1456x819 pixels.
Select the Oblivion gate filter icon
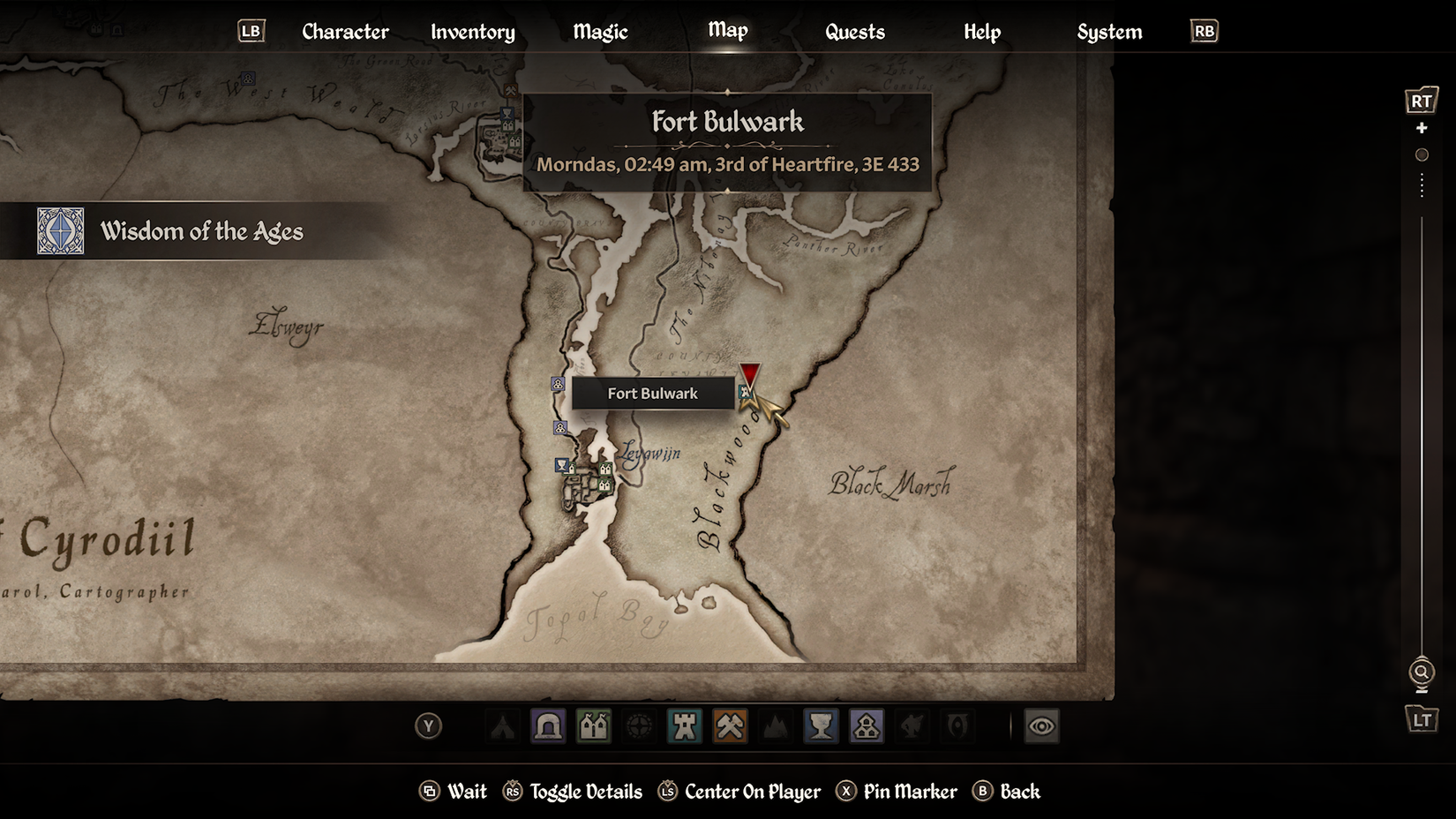pos(957,726)
